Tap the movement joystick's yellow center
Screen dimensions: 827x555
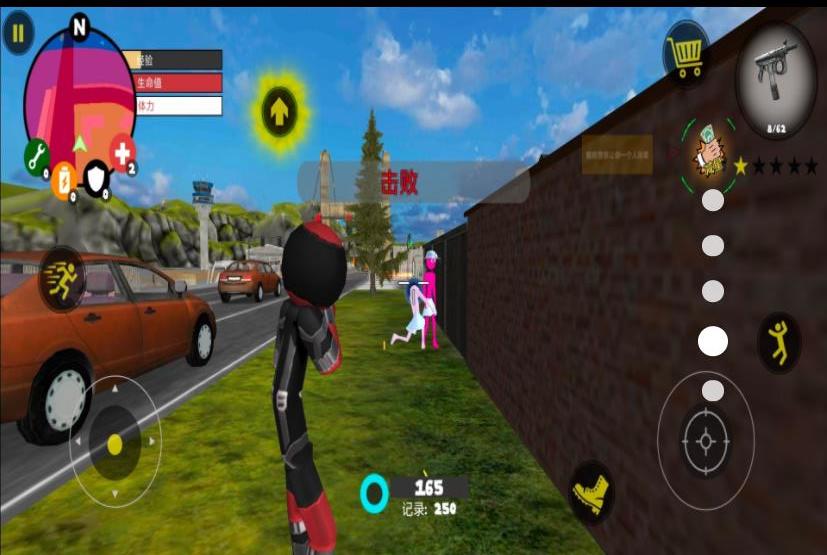[x=115, y=443]
